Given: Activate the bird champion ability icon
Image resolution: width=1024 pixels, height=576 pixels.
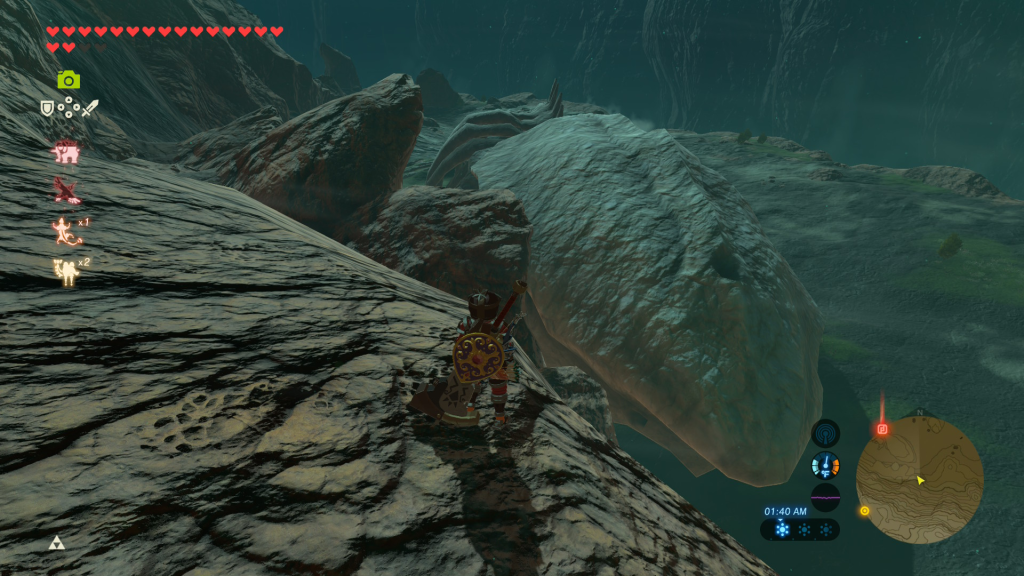Looking at the screenshot, I should 66,190.
